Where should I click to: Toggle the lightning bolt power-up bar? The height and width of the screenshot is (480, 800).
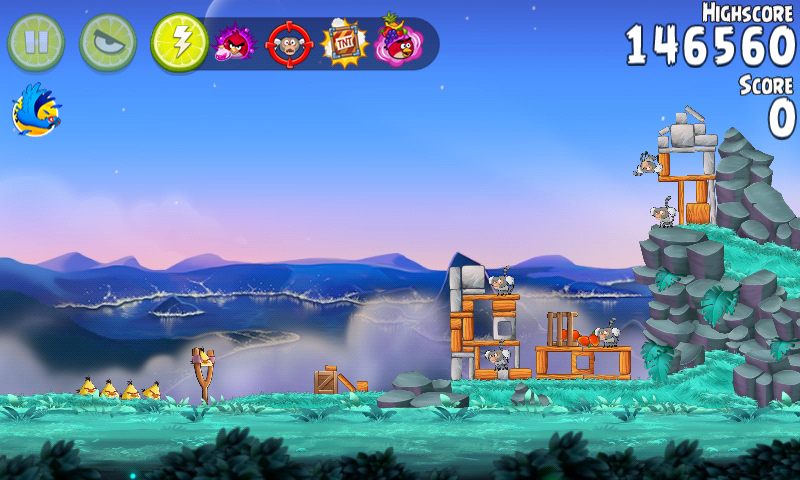pyautogui.click(x=179, y=42)
